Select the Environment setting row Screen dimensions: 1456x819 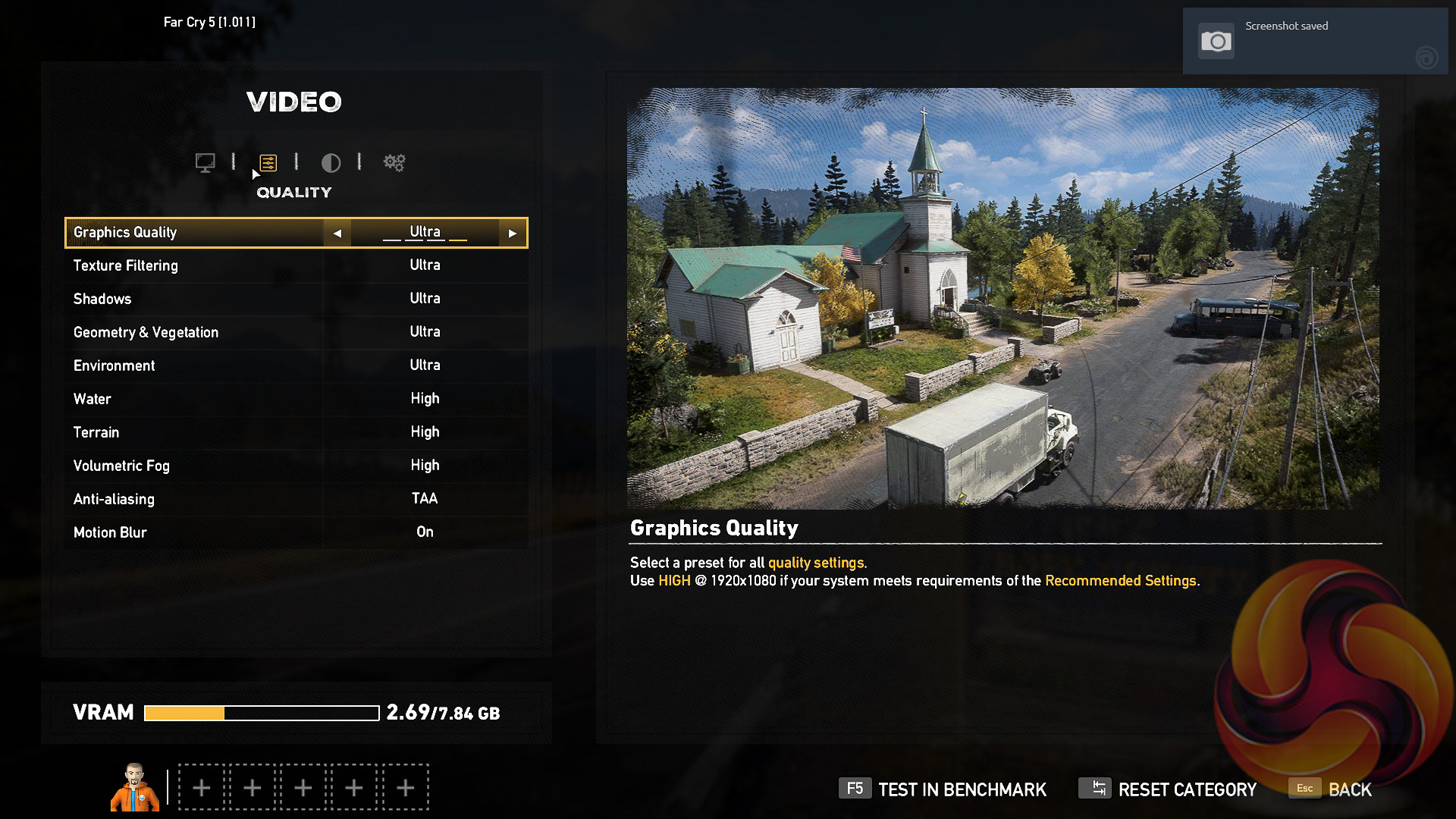(x=296, y=366)
